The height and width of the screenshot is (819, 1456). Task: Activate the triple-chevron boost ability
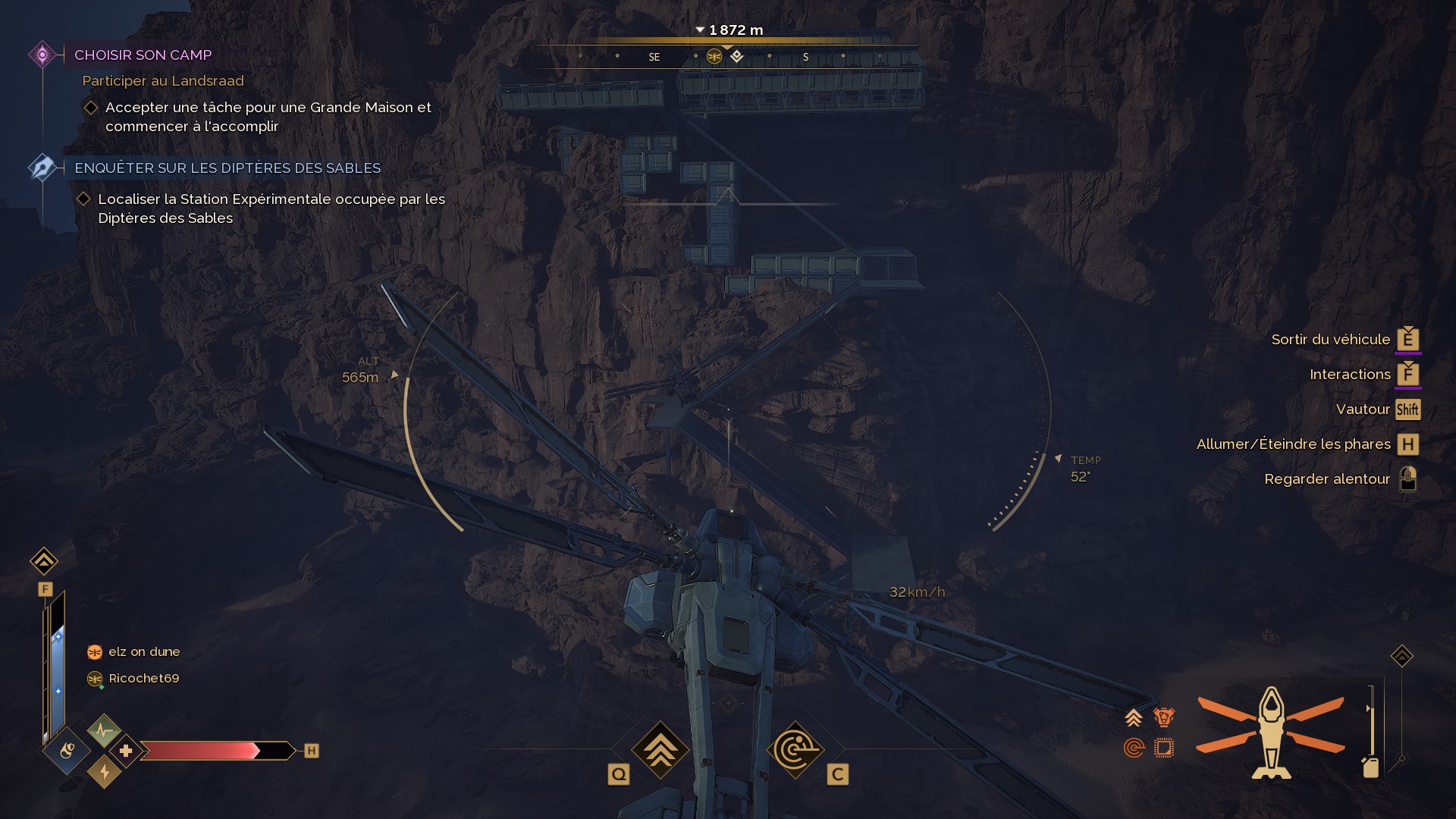(x=660, y=749)
